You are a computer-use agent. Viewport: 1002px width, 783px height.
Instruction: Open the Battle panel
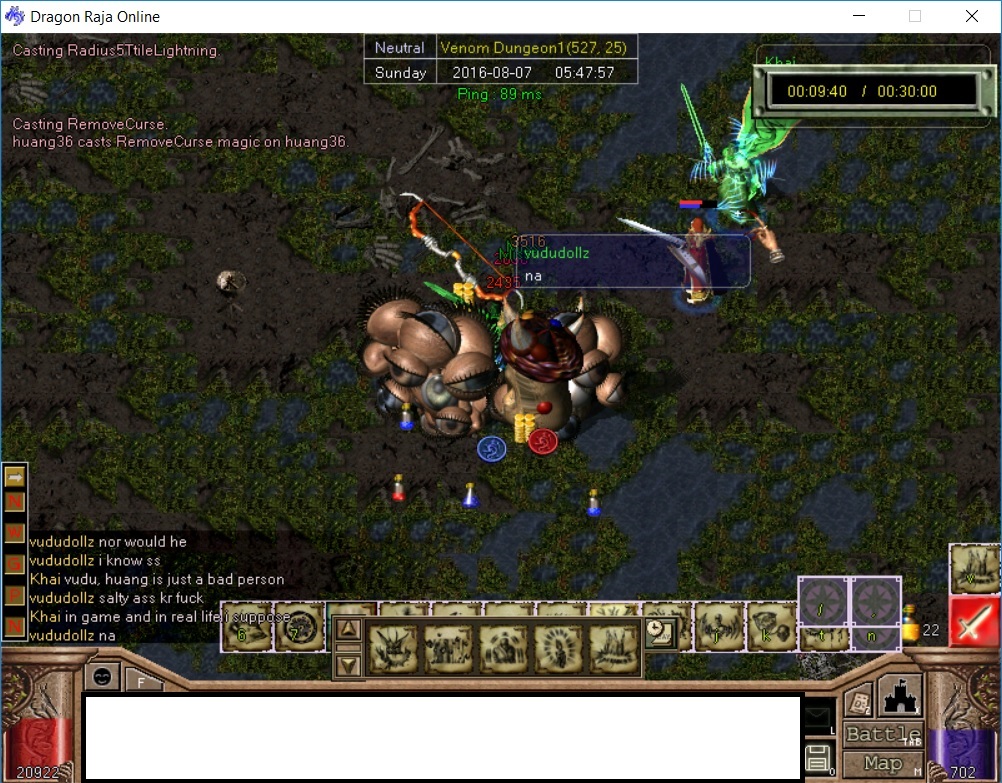coord(883,735)
